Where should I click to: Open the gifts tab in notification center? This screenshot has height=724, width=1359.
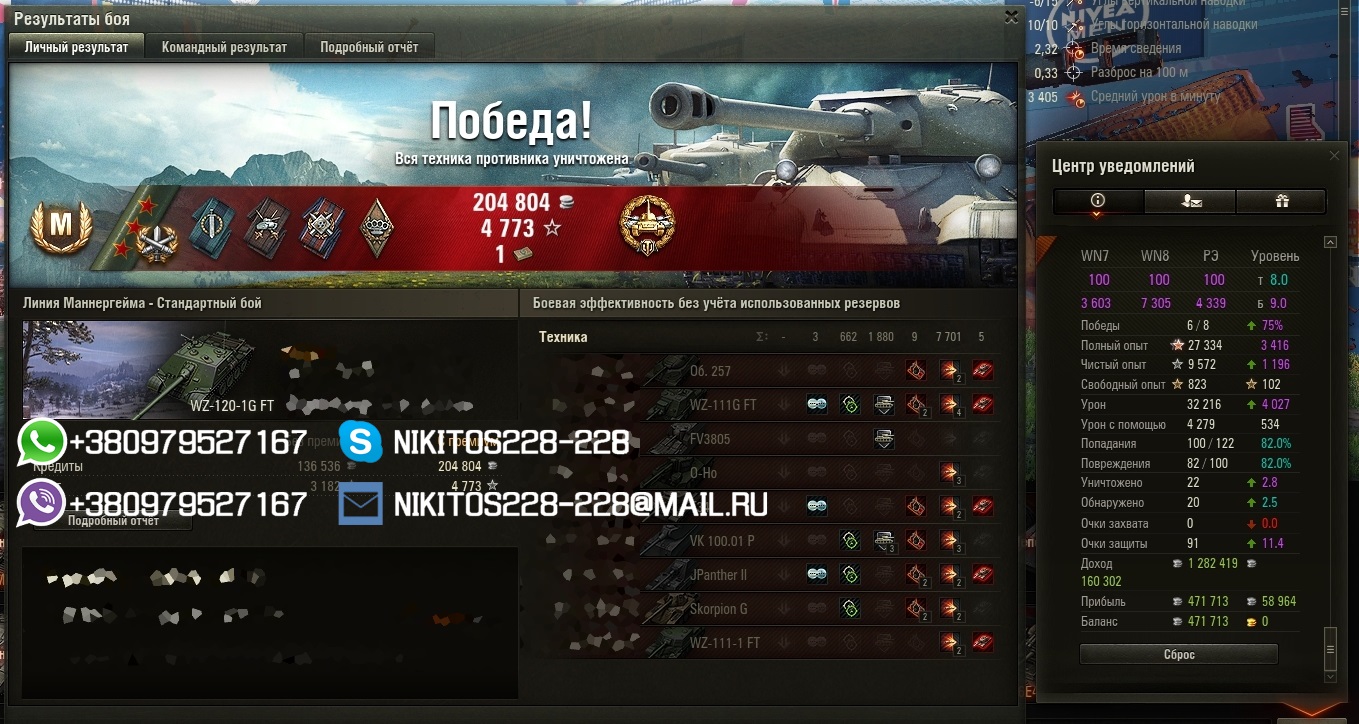coord(1281,201)
